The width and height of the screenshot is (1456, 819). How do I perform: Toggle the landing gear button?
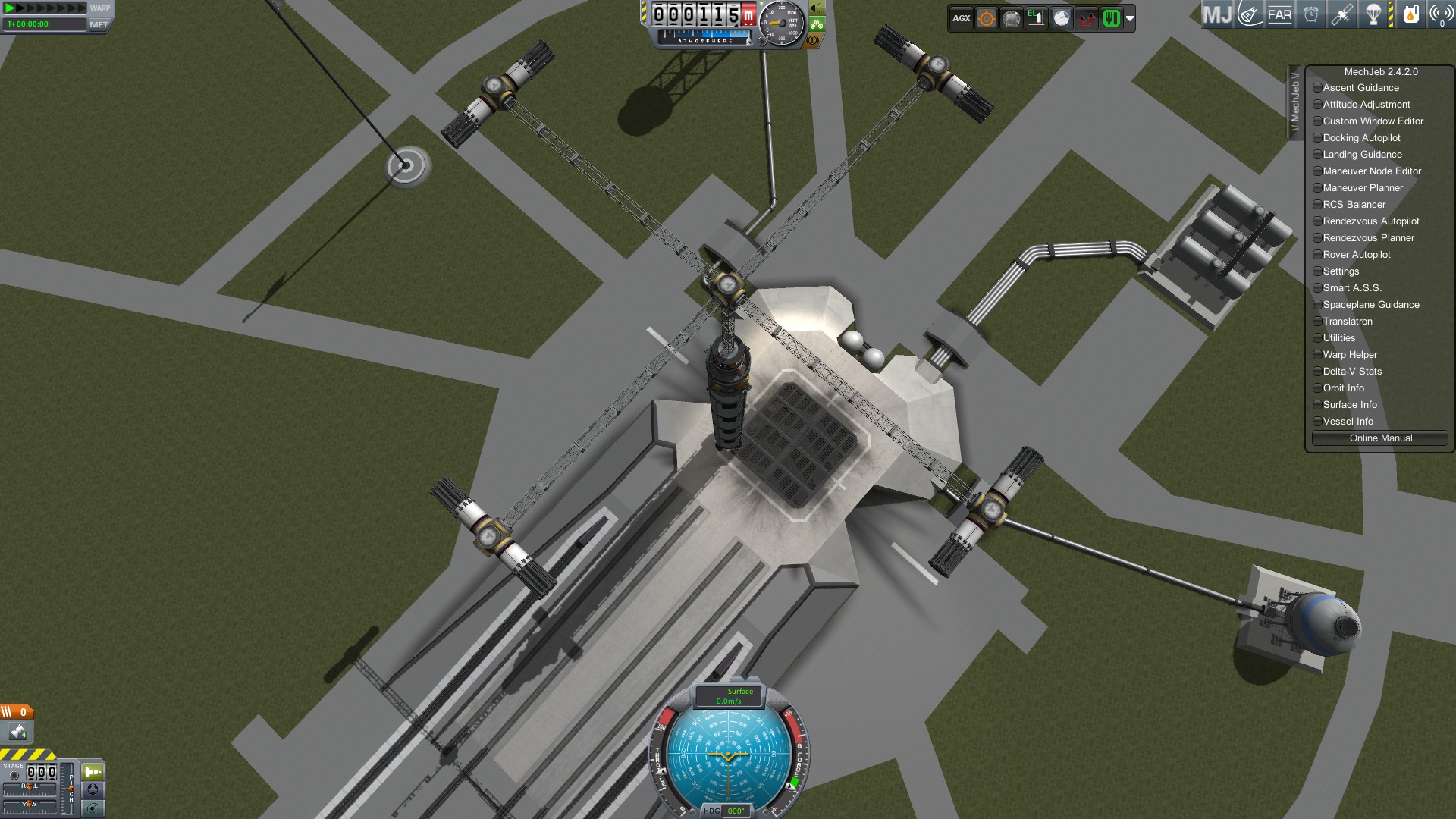pos(817,25)
